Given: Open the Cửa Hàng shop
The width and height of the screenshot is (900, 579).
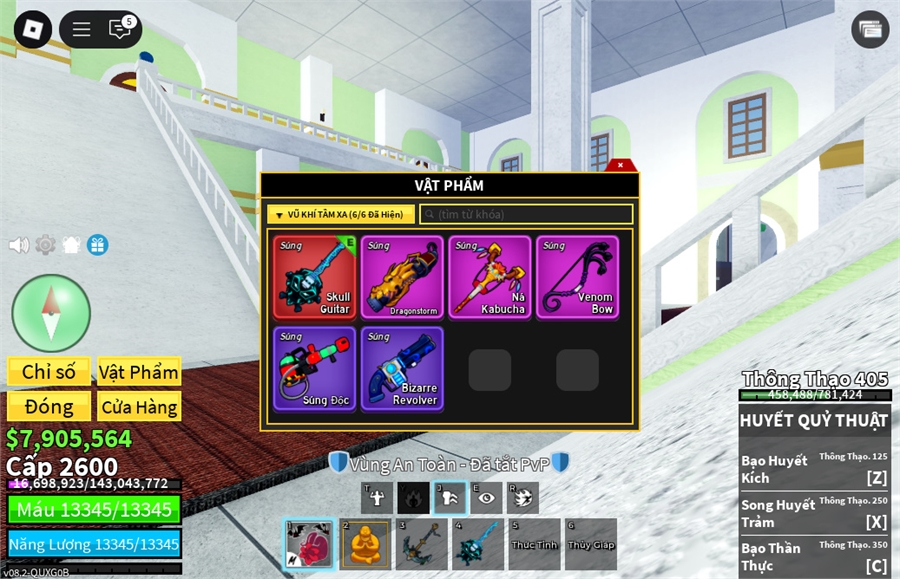Looking at the screenshot, I should click(139, 407).
